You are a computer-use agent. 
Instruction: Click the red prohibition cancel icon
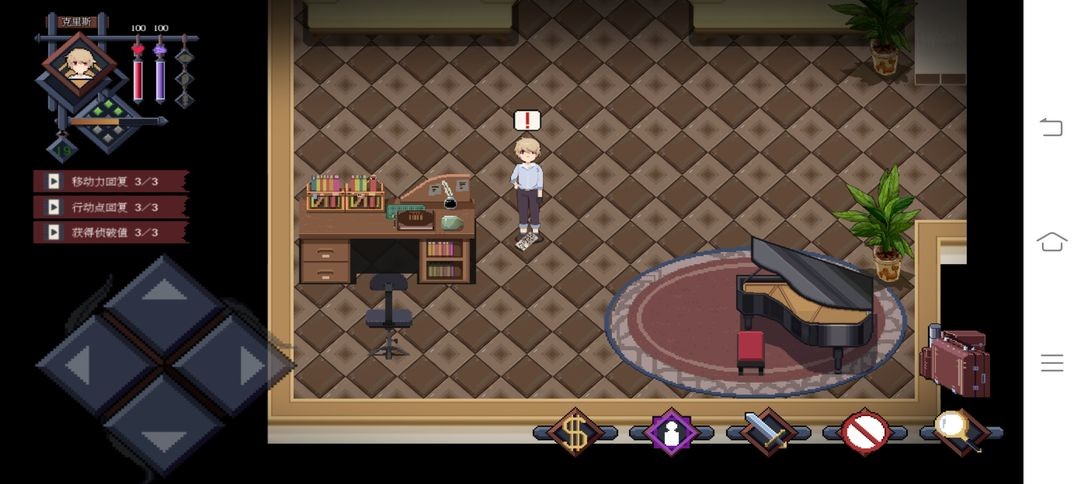point(864,432)
